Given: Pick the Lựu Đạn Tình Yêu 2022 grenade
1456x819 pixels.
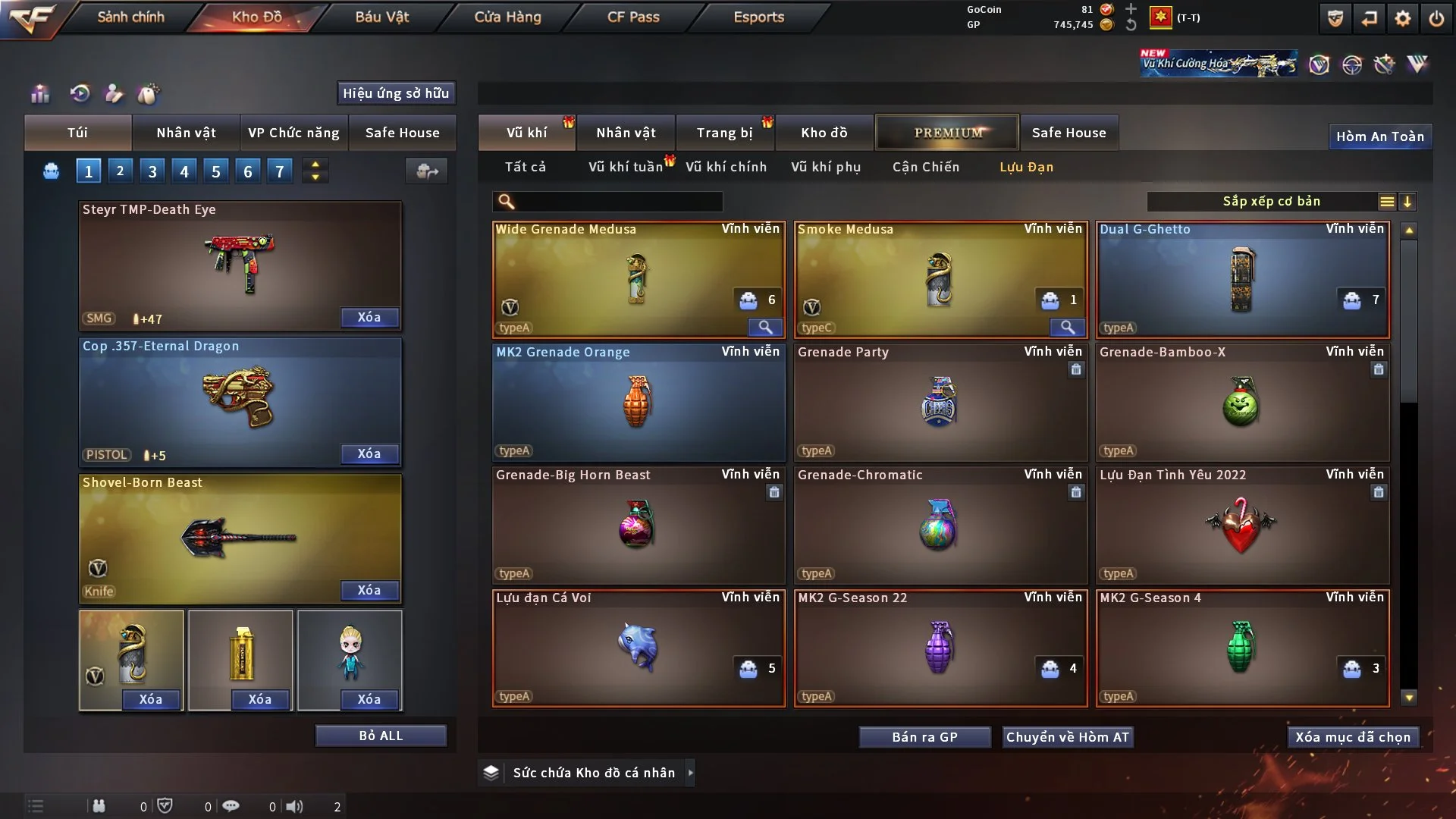Looking at the screenshot, I should [x=1242, y=526].
